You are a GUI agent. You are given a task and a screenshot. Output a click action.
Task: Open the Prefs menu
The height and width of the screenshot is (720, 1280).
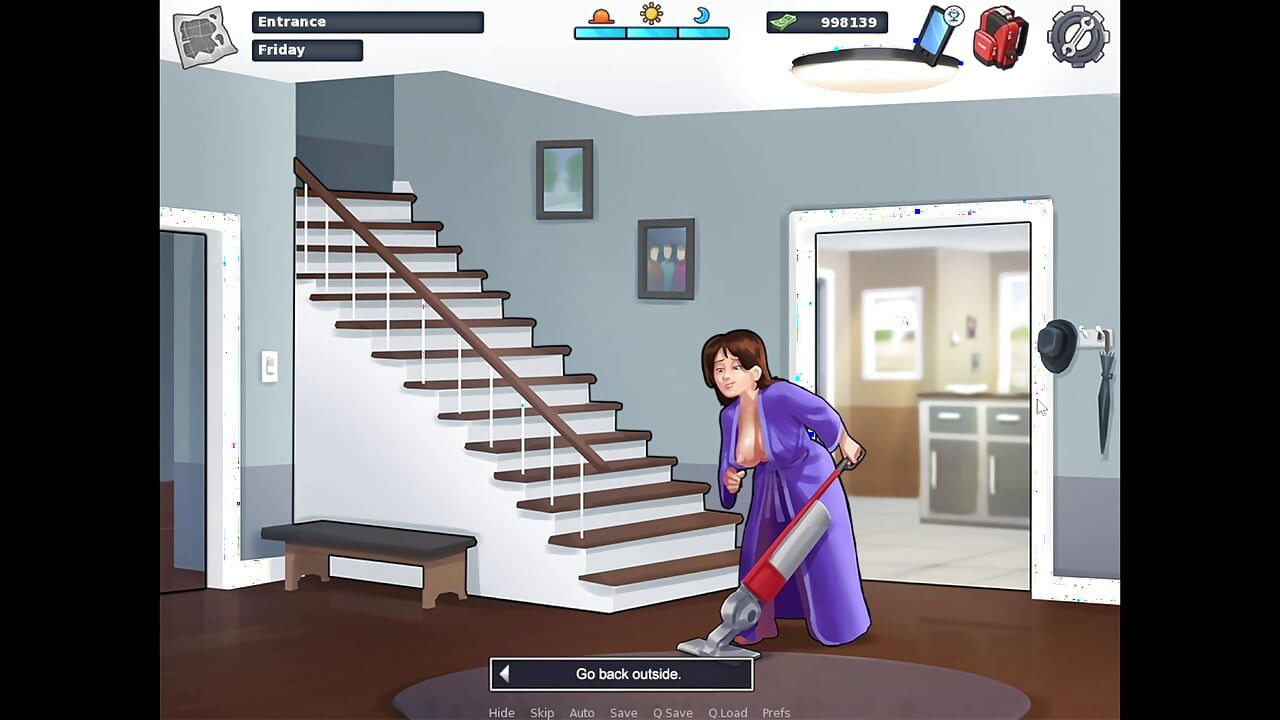pos(776,712)
